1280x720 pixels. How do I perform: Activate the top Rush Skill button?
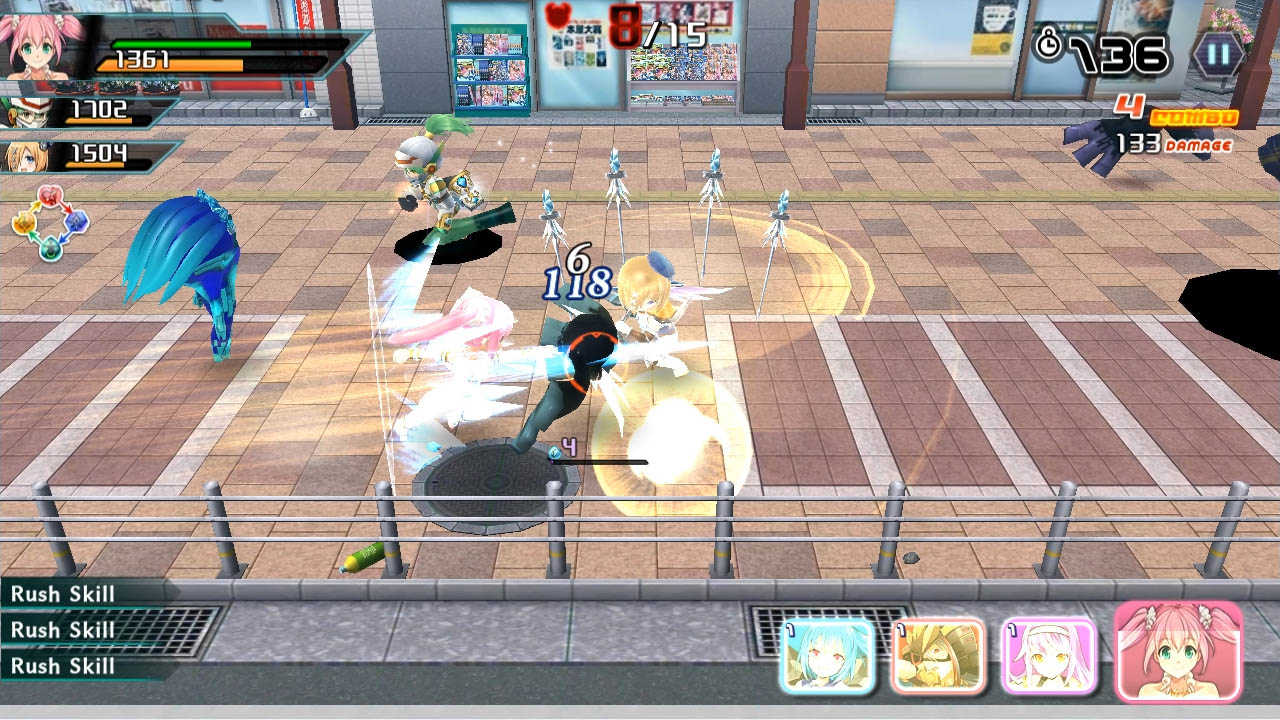pos(62,594)
